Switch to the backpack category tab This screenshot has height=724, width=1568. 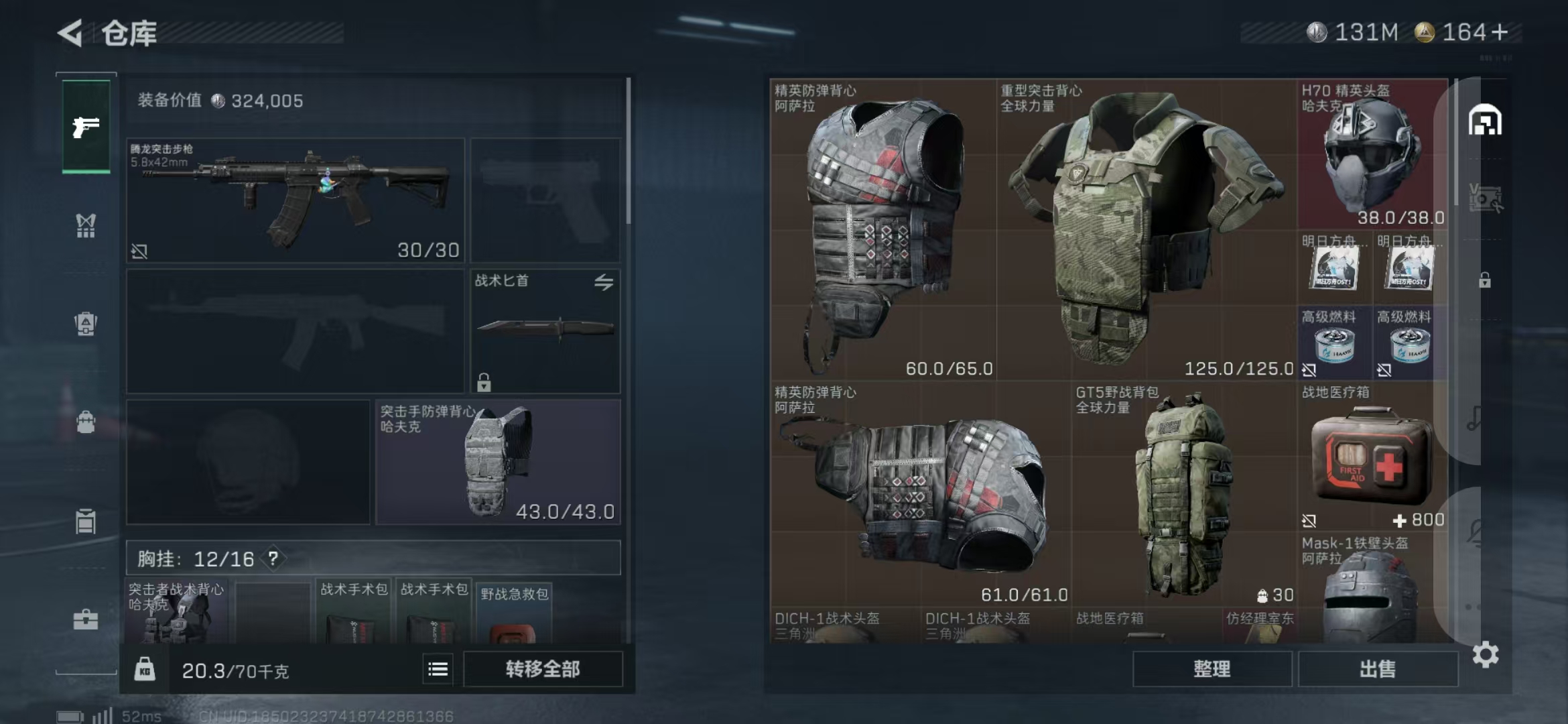(86, 422)
